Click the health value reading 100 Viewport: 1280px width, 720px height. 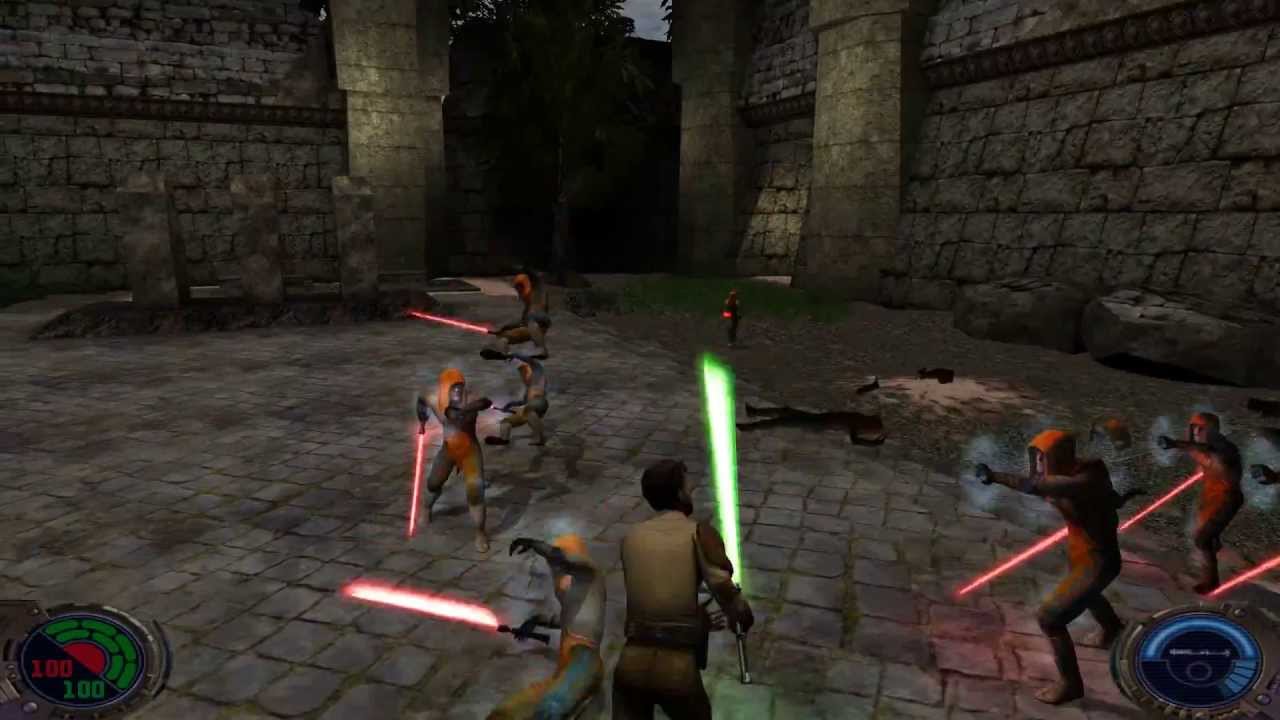click(x=52, y=667)
